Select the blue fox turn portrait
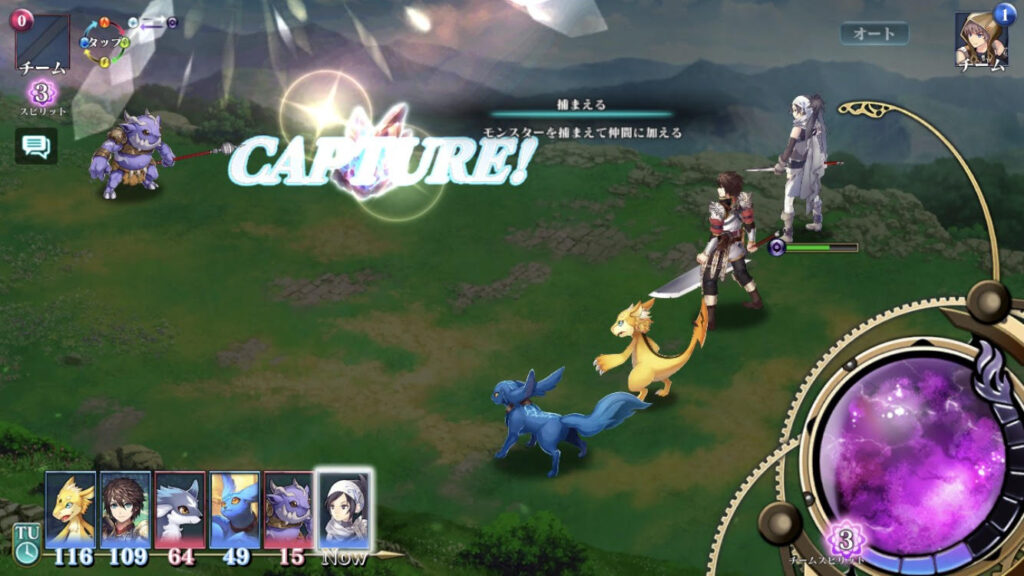Screen dimensions: 1024x576 point(235,510)
